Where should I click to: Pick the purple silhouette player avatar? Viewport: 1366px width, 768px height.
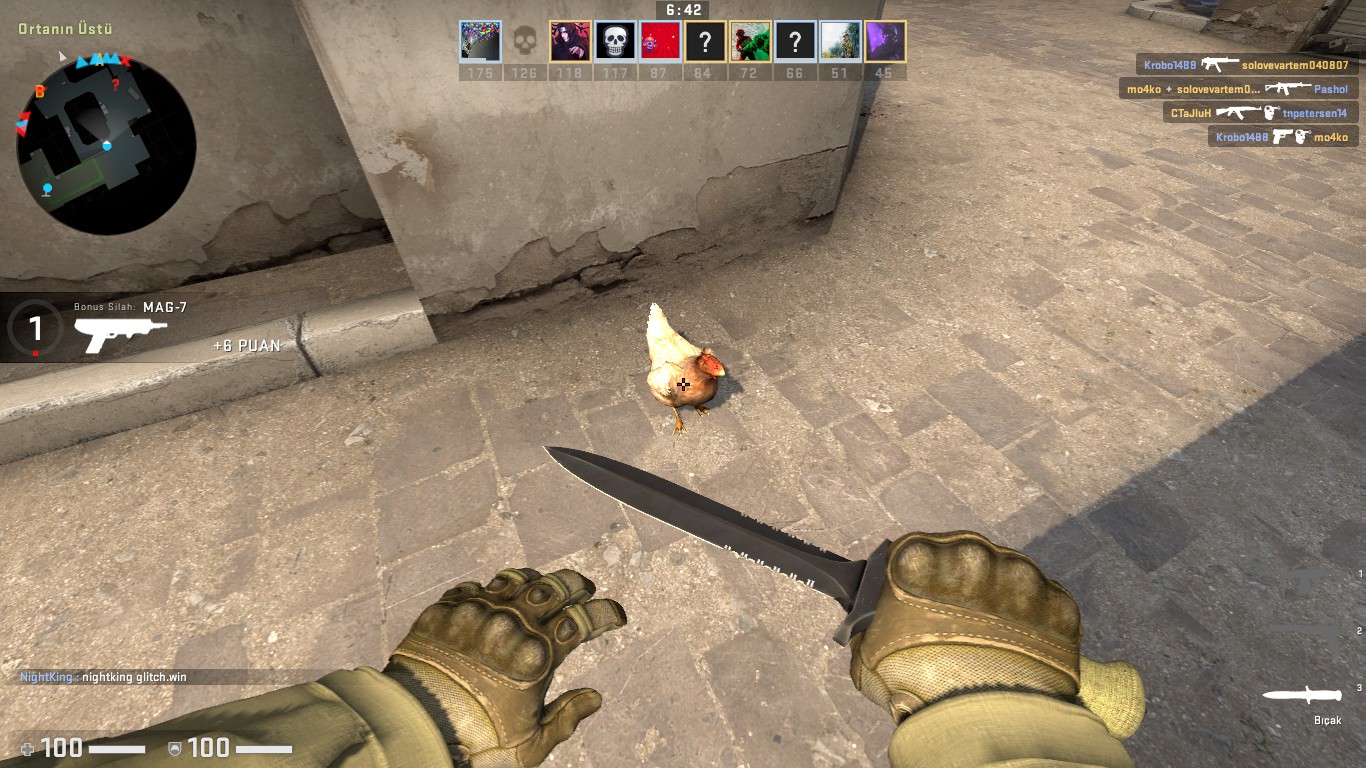pyautogui.click(x=884, y=42)
